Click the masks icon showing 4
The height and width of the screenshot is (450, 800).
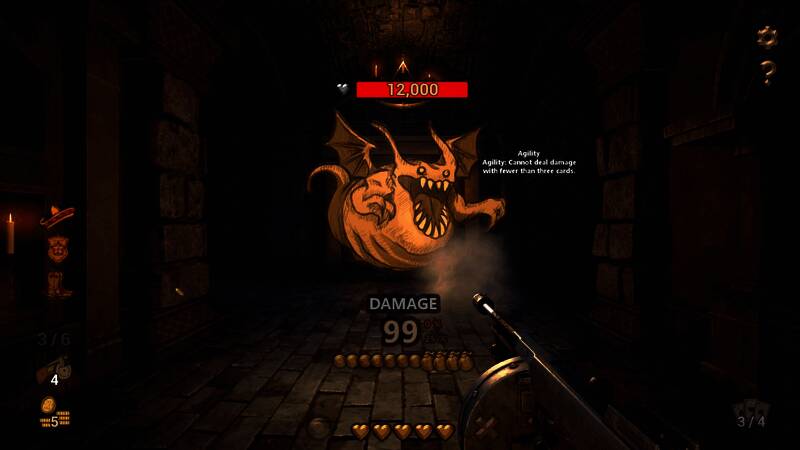tap(52, 371)
